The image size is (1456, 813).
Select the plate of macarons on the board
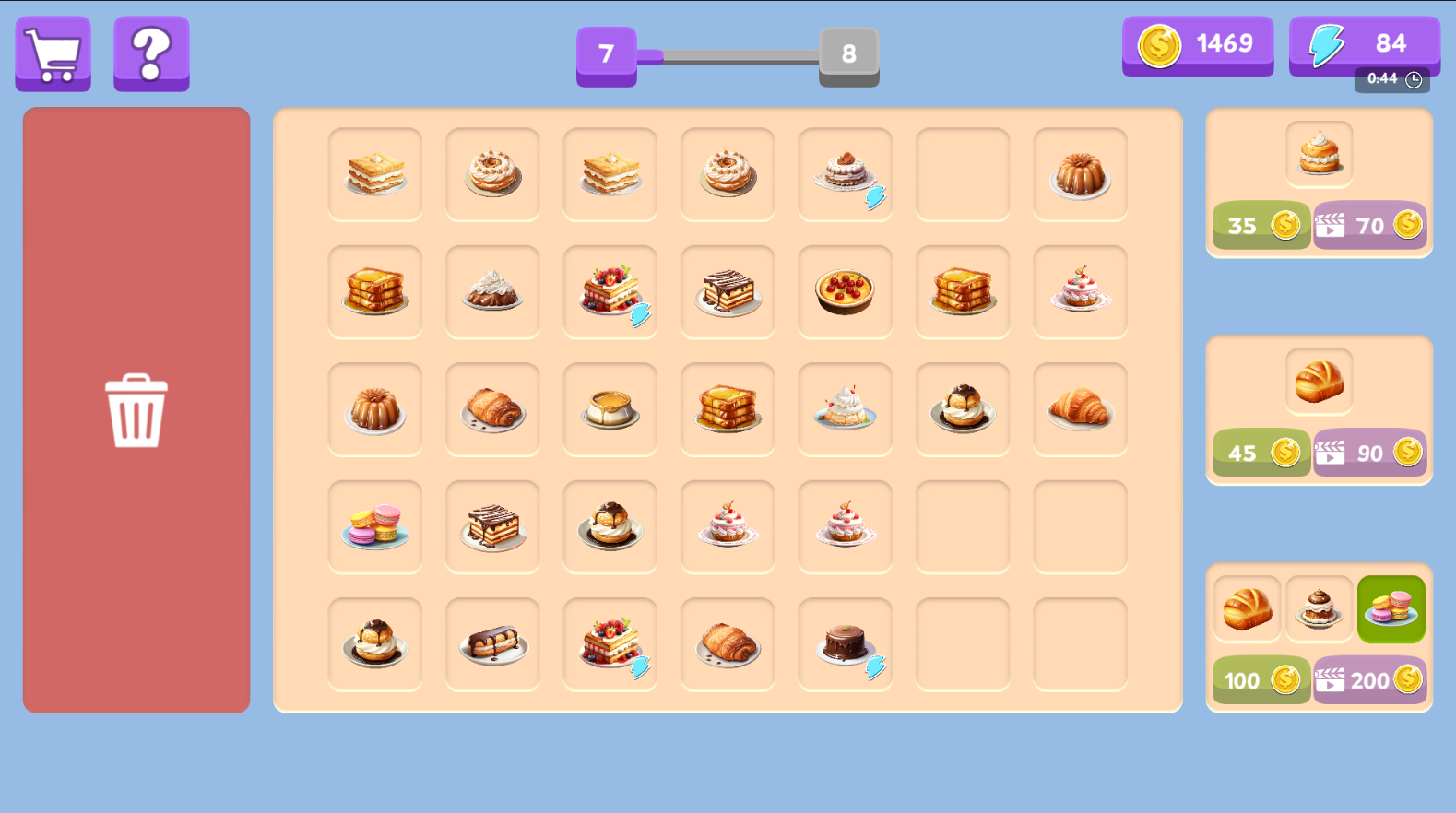pos(375,526)
